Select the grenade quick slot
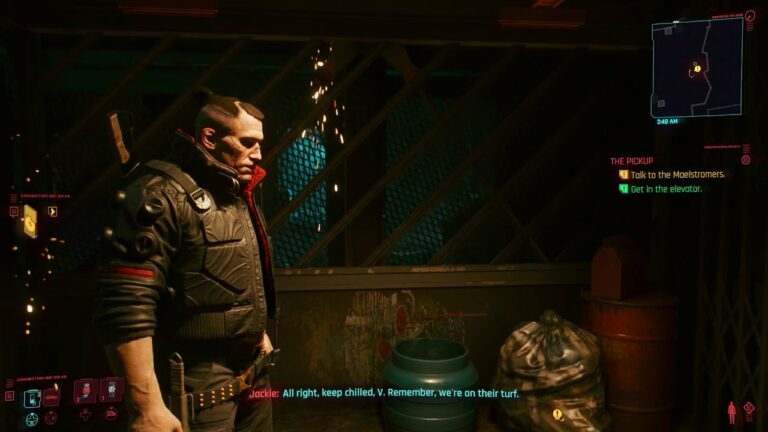 [110, 390]
